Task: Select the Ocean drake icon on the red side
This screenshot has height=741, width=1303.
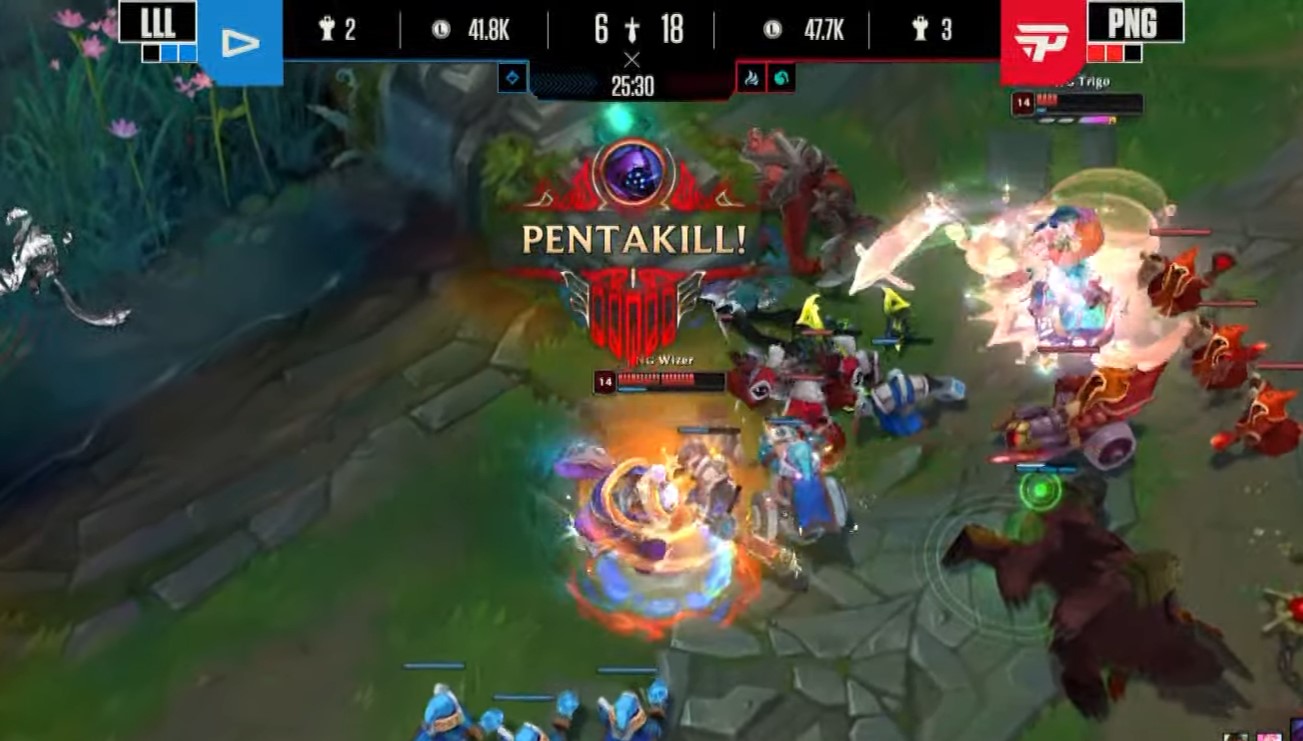Action: click(x=783, y=78)
